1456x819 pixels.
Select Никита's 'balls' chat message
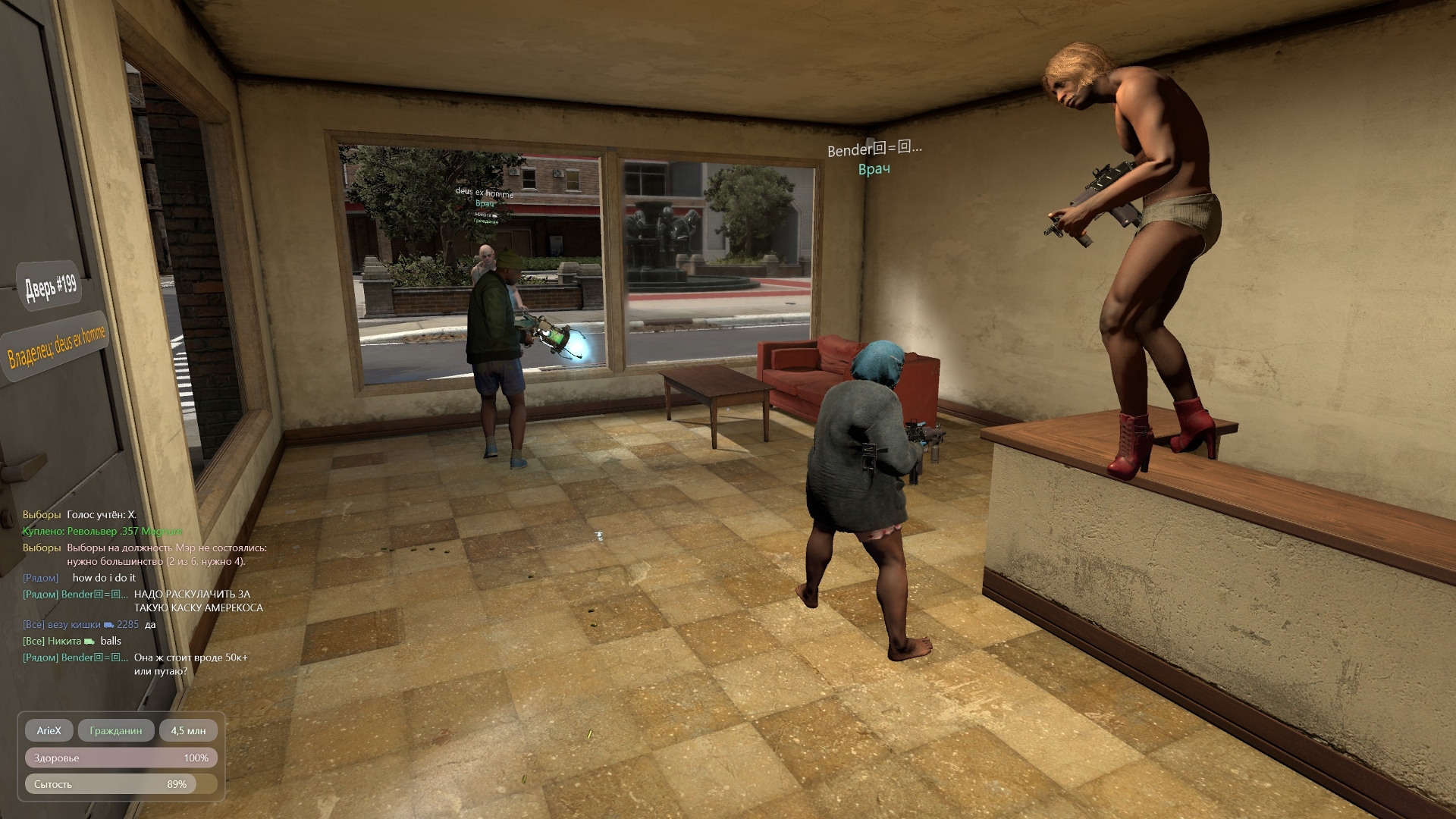click(x=111, y=641)
